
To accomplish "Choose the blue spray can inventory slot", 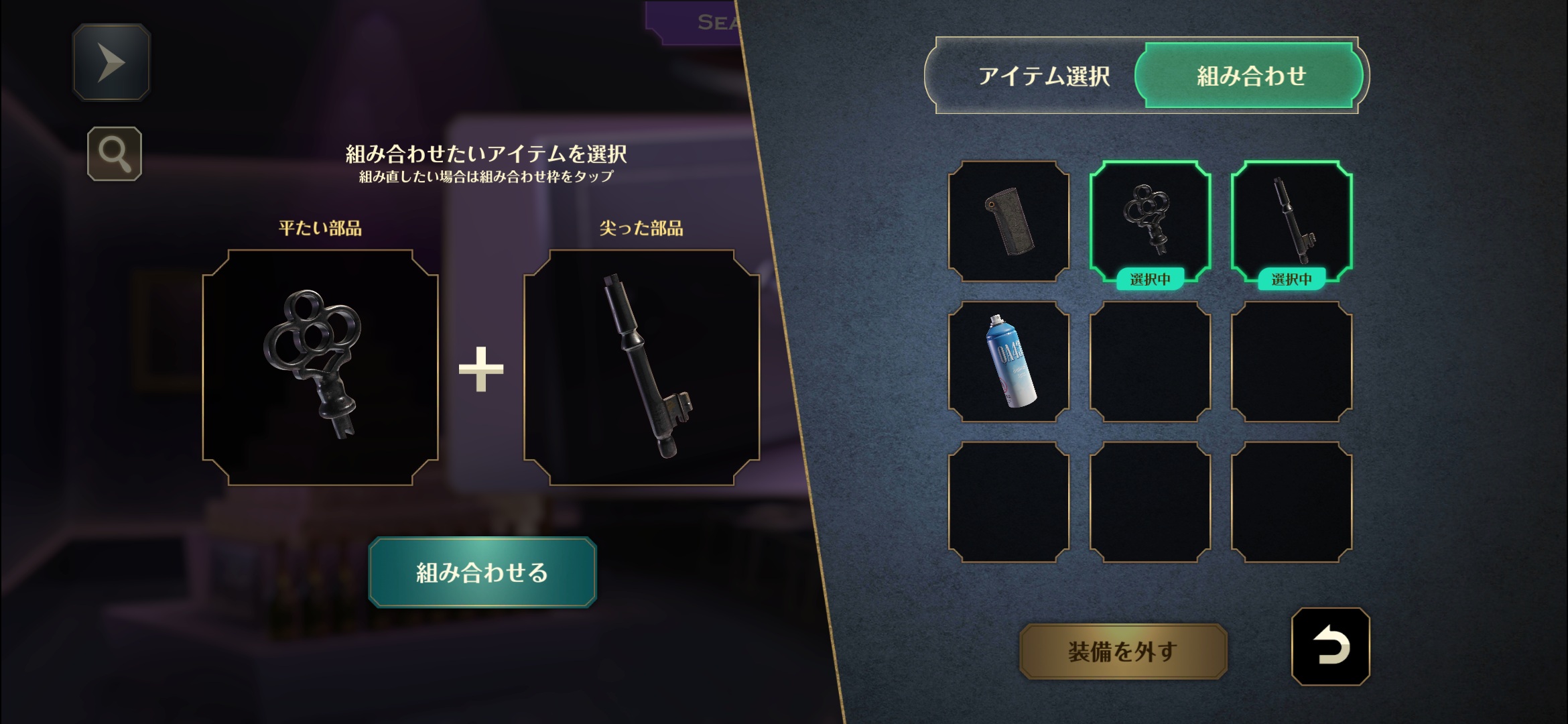I will coord(1008,362).
